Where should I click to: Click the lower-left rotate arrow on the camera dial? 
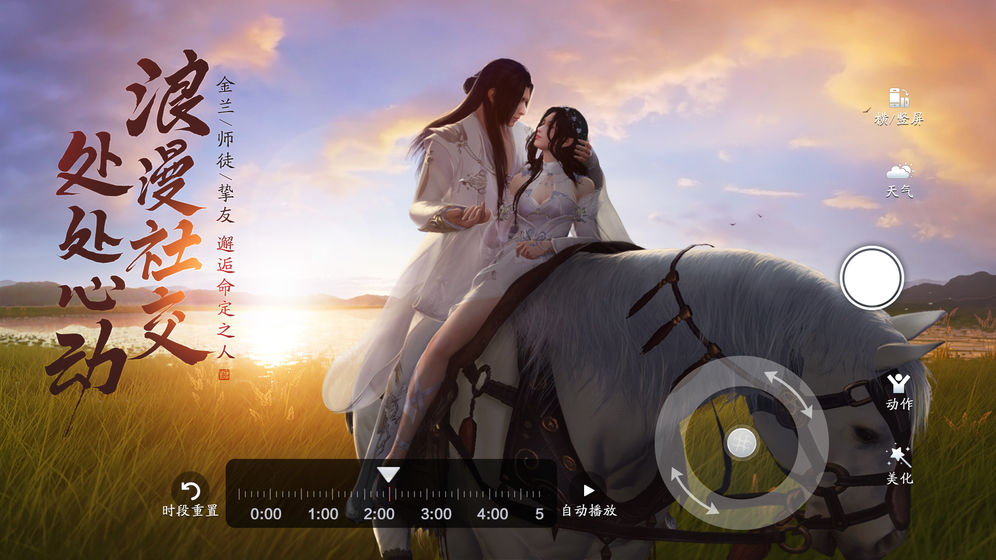click(x=694, y=489)
